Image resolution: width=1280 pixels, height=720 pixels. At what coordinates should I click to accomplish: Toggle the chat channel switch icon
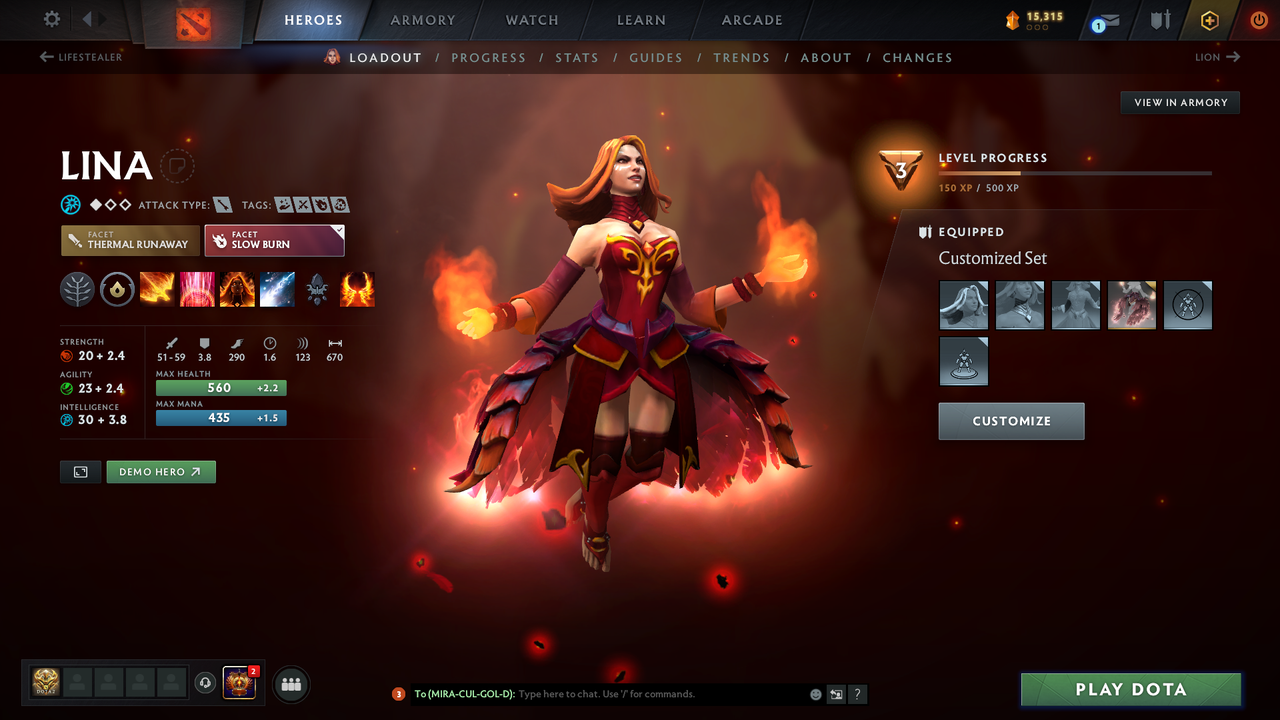click(x=836, y=693)
